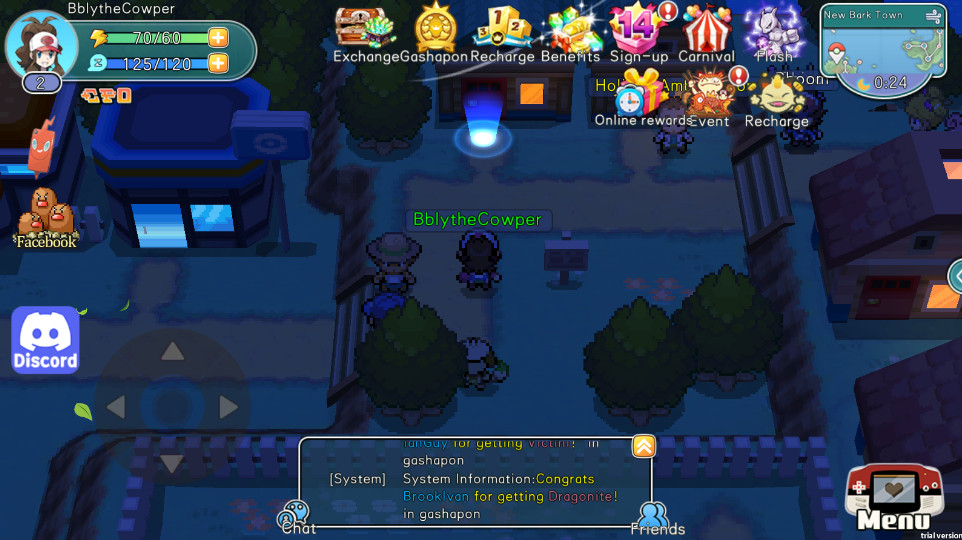
Task: Open the Meowth Recharge icon
Action: (777, 97)
